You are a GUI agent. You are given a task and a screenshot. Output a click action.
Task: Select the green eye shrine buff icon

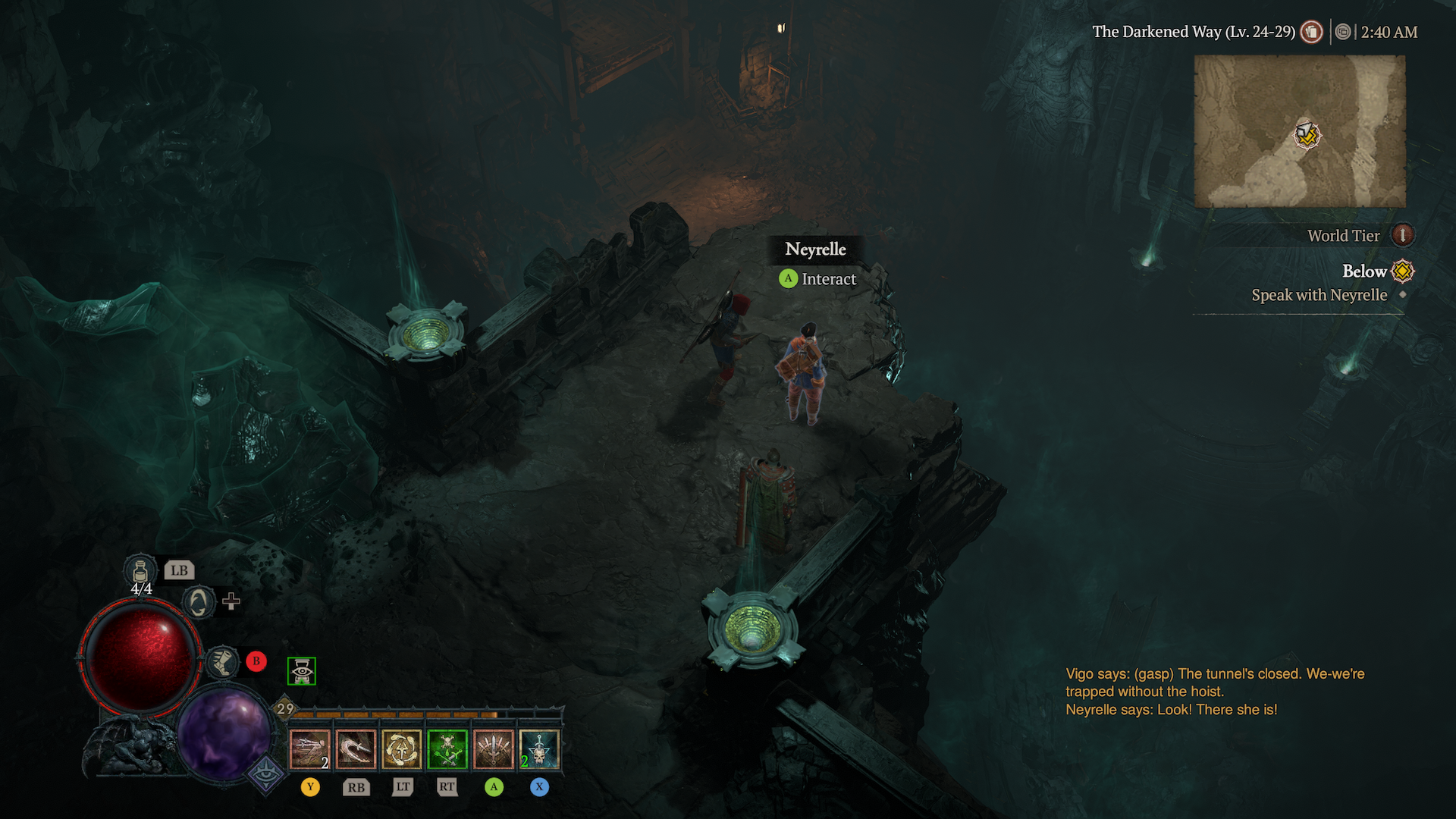pos(302,671)
